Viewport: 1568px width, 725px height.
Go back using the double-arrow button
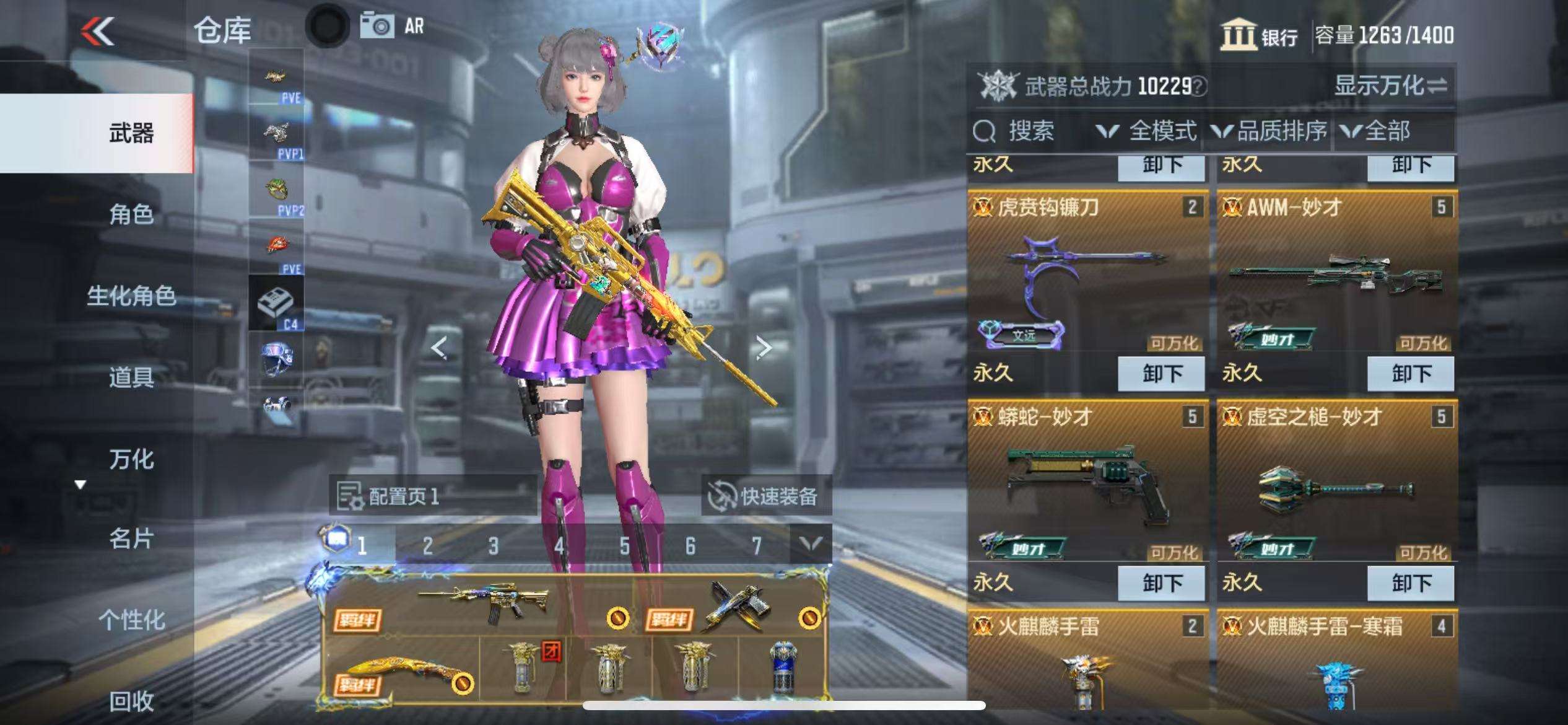pyautogui.click(x=98, y=31)
